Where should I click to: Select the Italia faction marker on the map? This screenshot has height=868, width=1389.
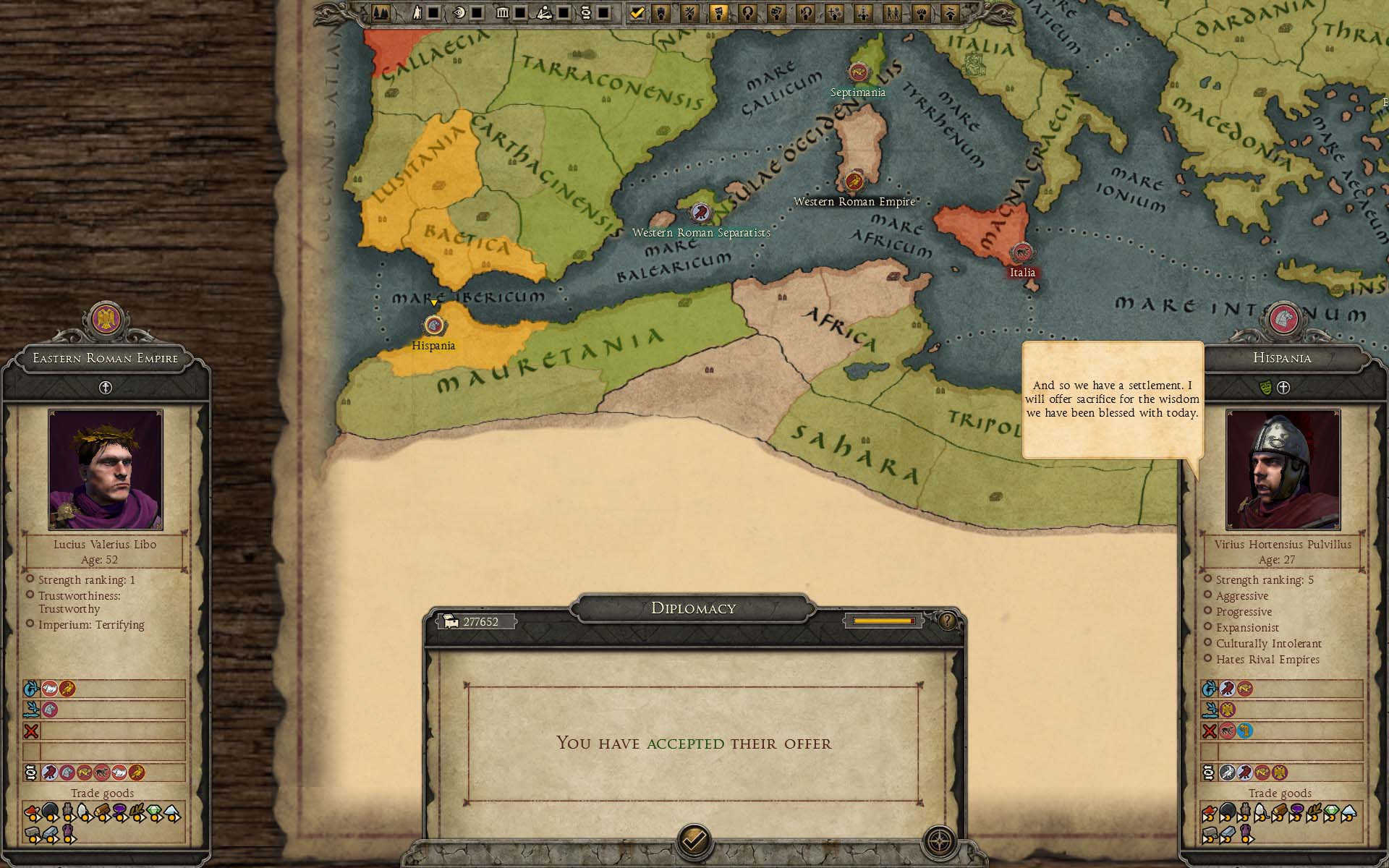point(1021,252)
